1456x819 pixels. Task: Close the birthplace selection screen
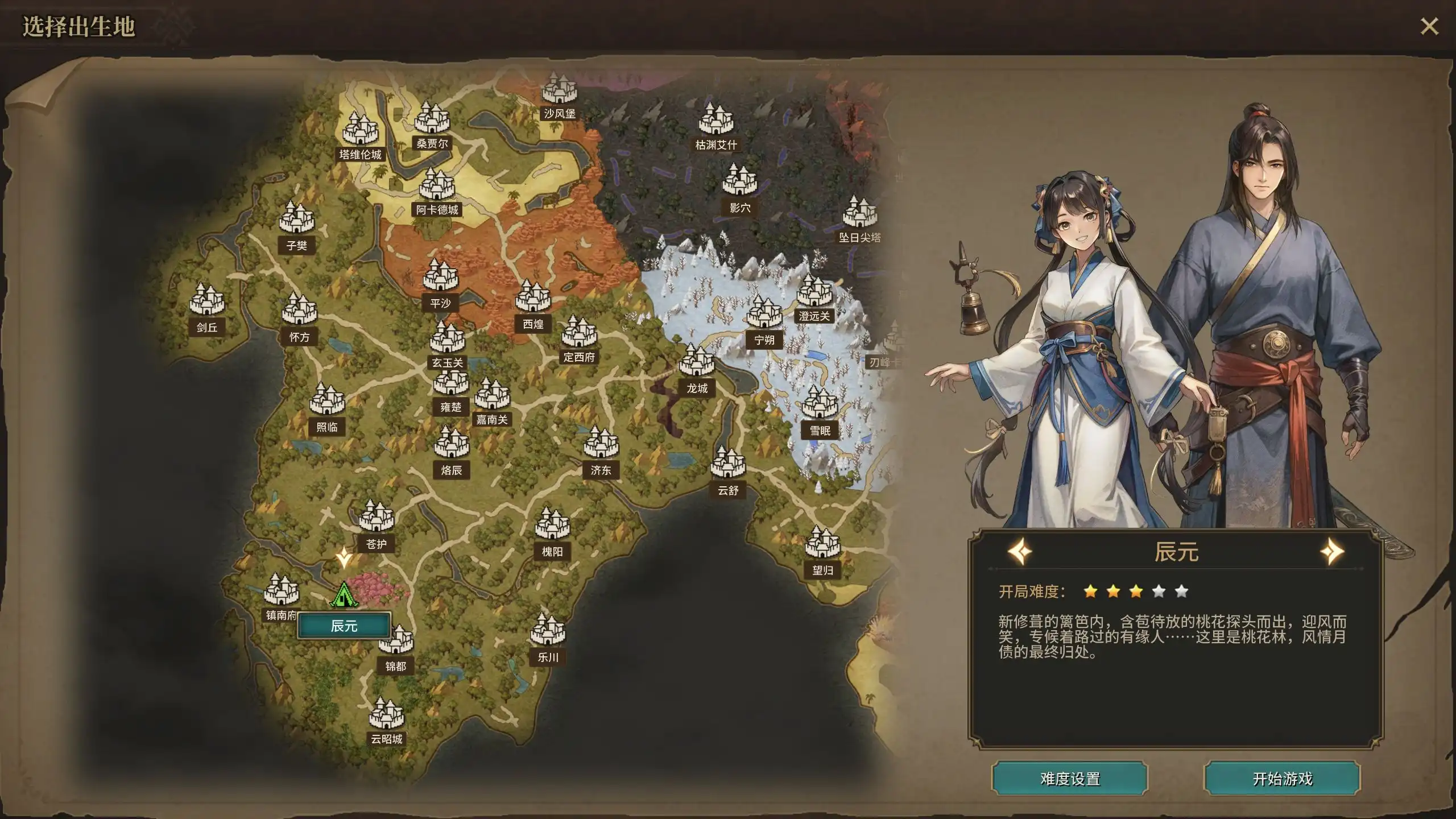1429,25
